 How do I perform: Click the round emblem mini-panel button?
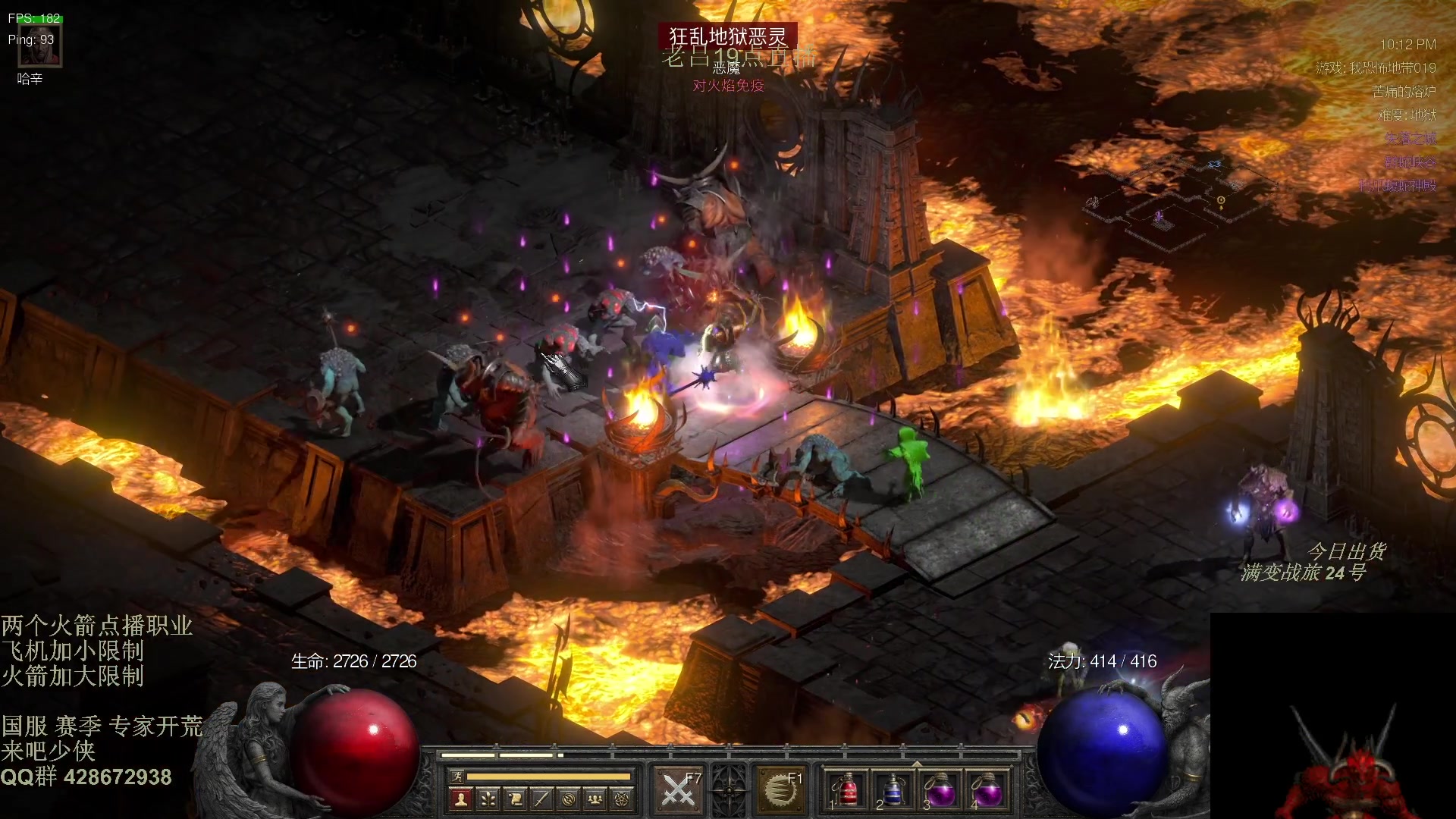point(569,799)
